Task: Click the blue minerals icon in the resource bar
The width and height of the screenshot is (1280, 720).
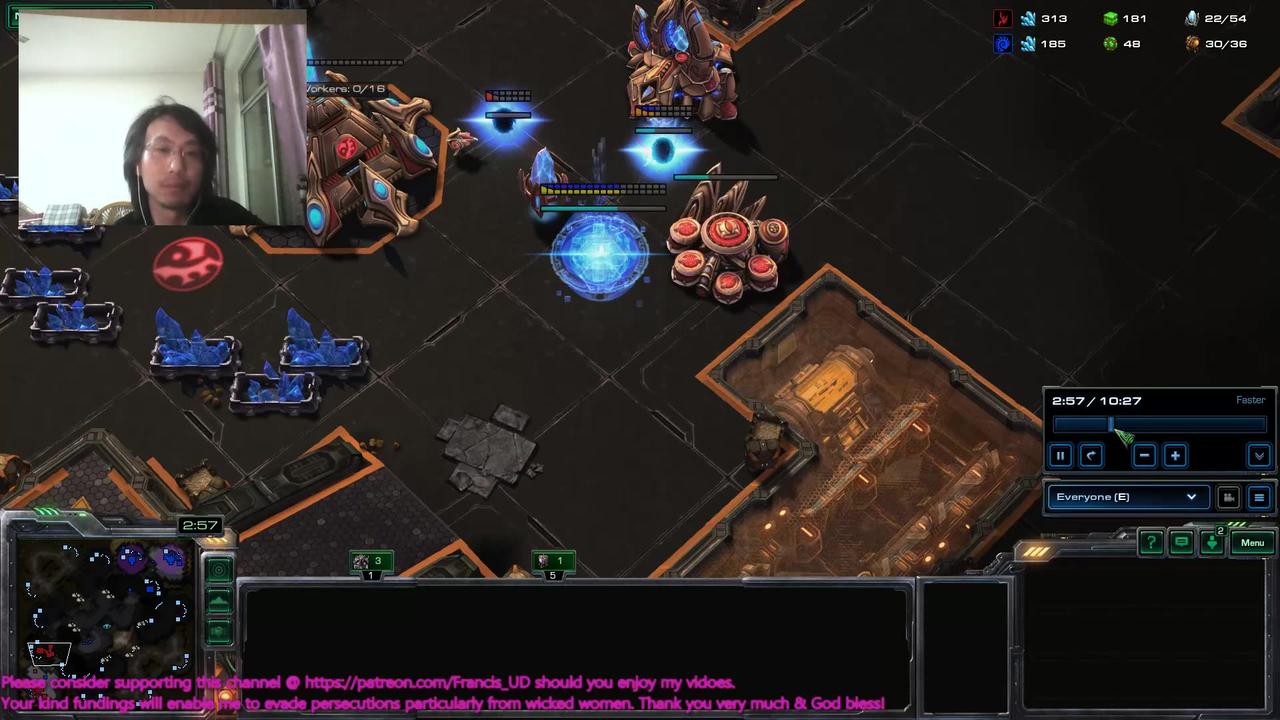Action: [1030, 18]
